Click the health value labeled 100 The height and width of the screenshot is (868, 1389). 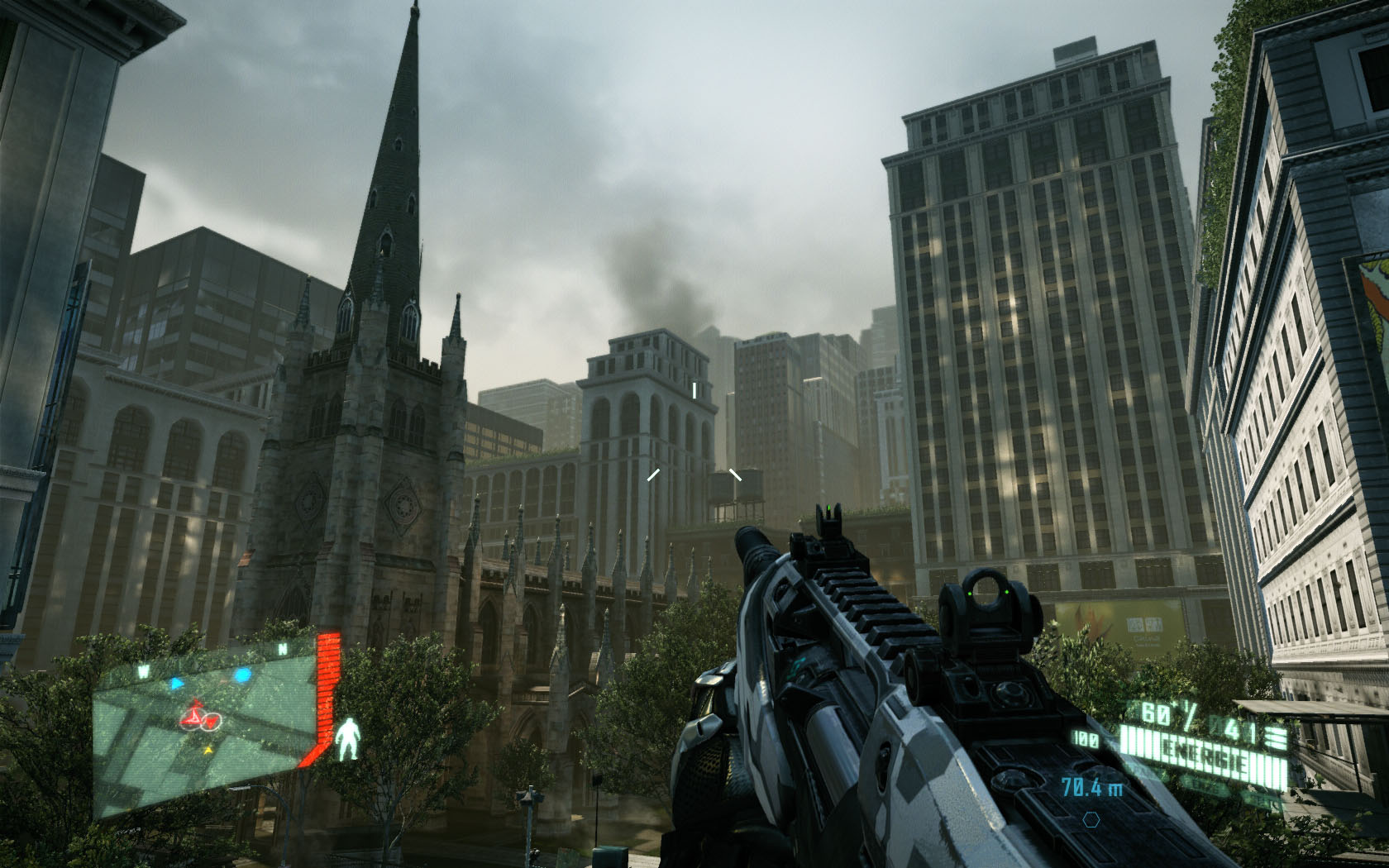click(x=1084, y=737)
